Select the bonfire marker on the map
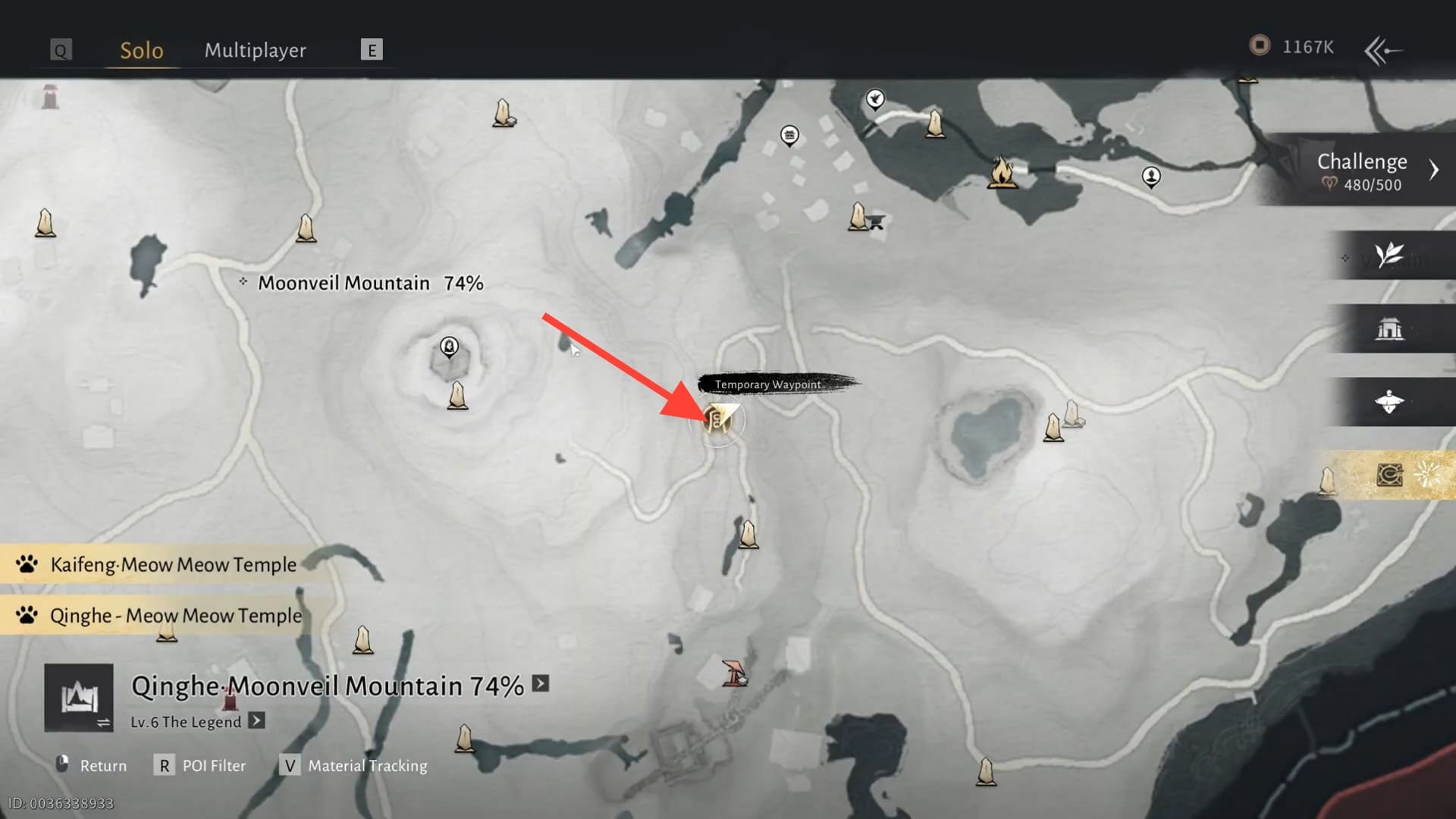 tap(1001, 173)
